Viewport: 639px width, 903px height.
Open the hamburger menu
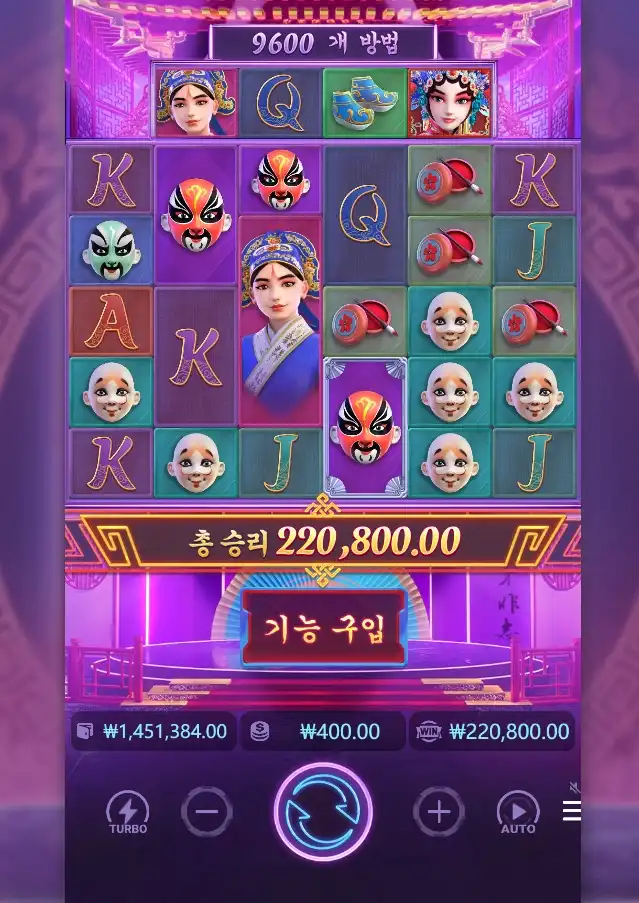572,811
